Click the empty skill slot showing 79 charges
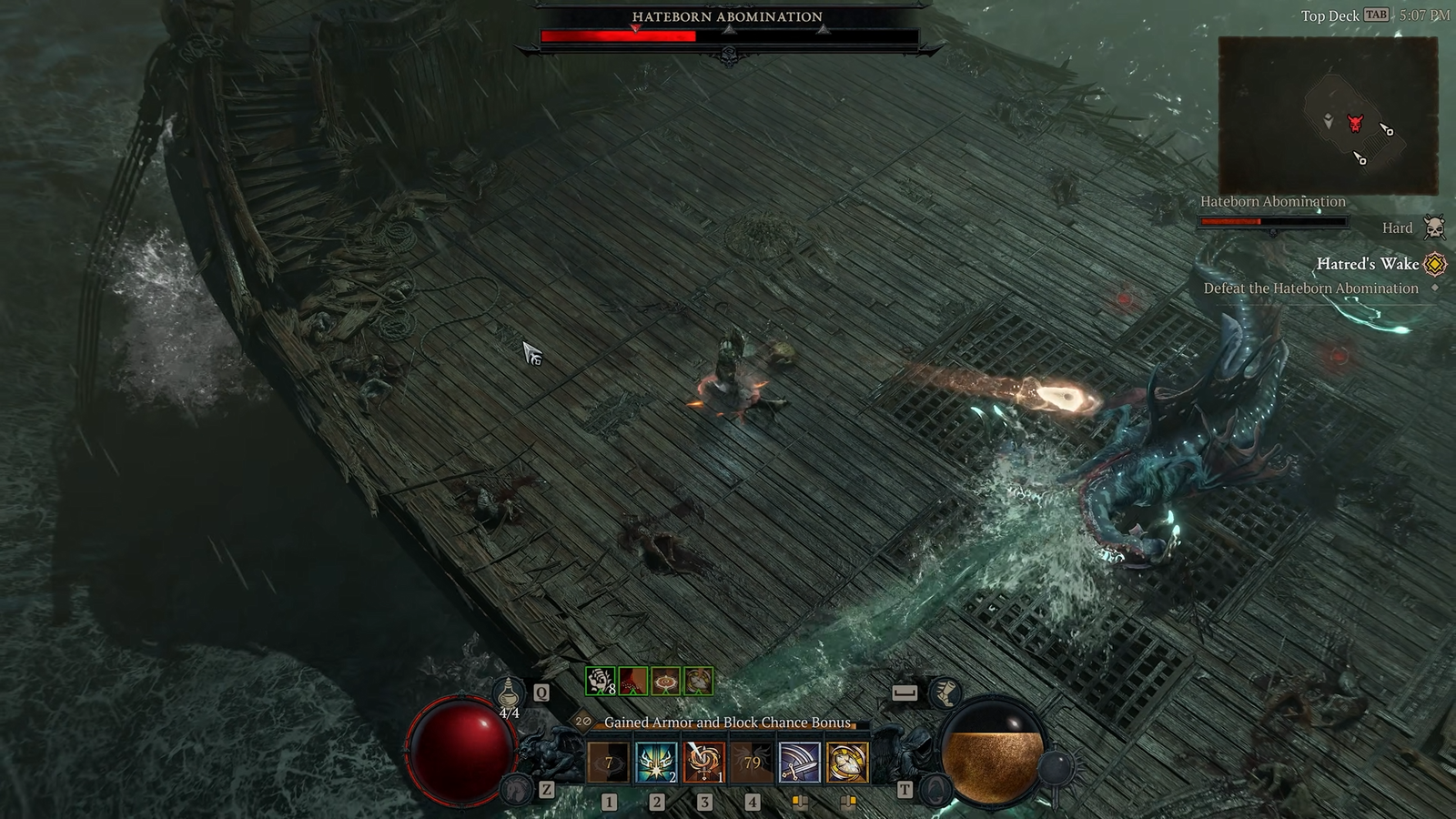 [x=751, y=763]
